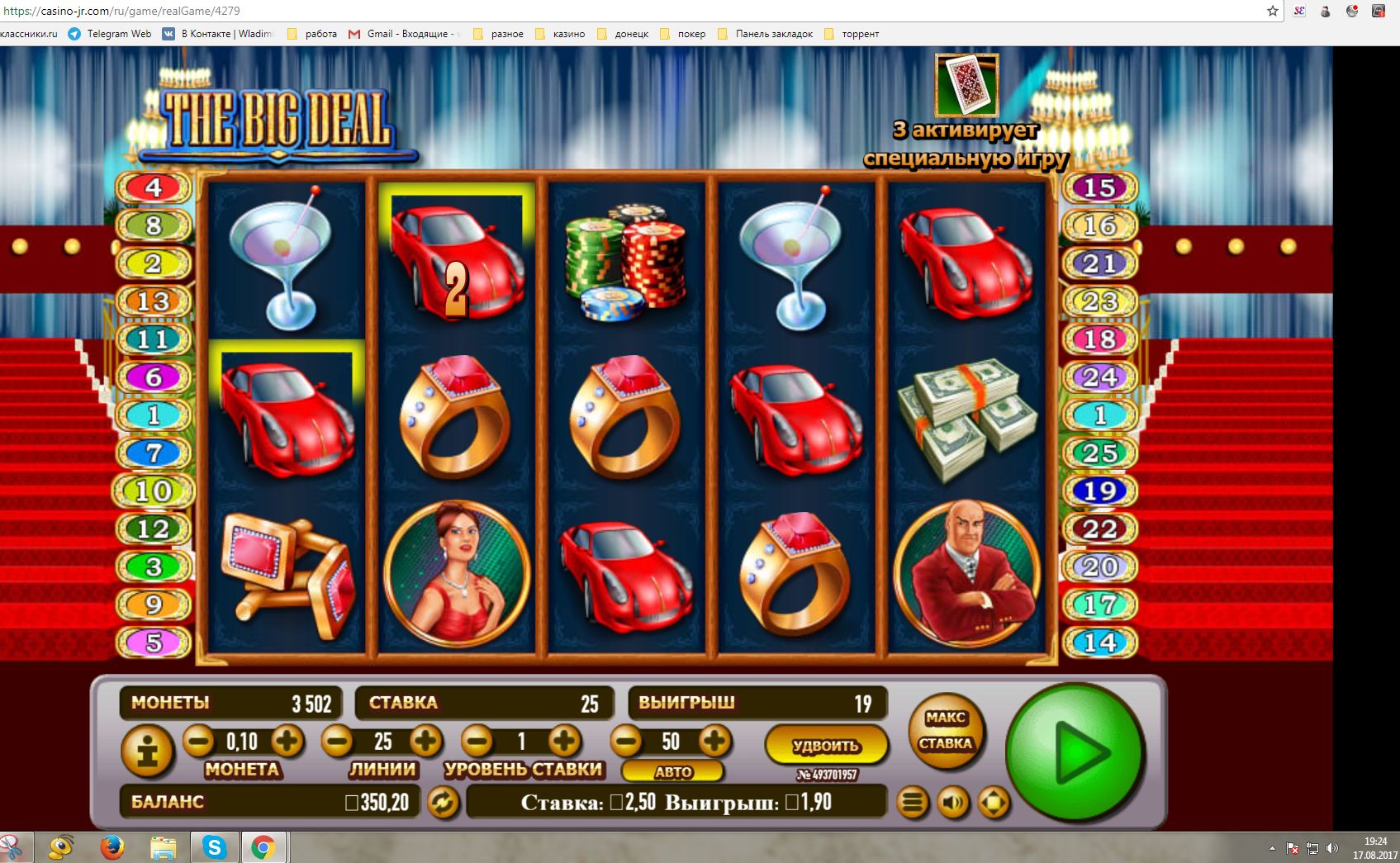Increase the coin value (МОНЕТА) with plus

pos(287,741)
